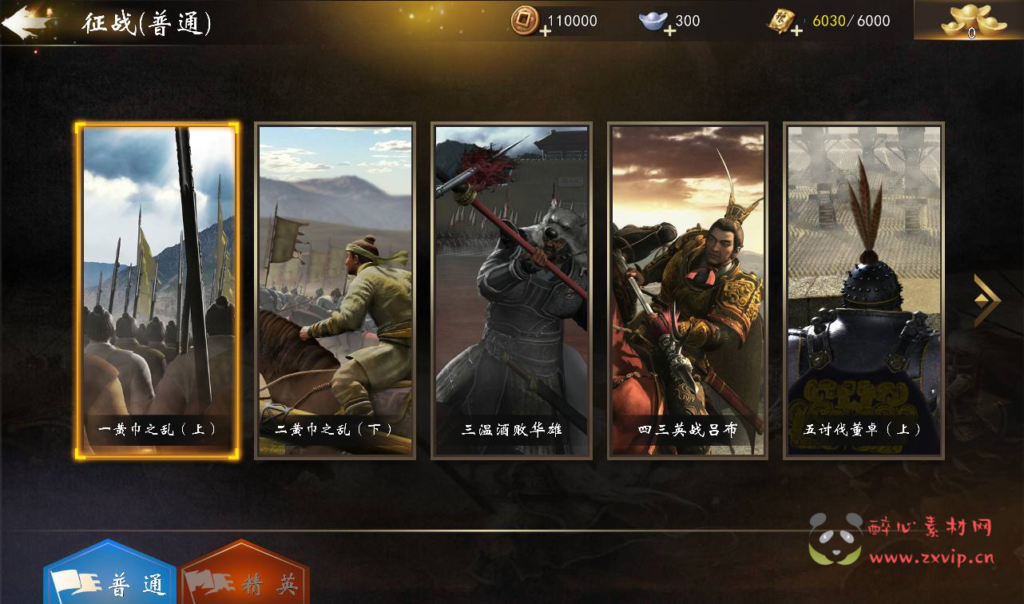Select chapter 五讨伐董卓（上）
Image resolution: width=1024 pixels, height=604 pixels.
[x=863, y=290]
